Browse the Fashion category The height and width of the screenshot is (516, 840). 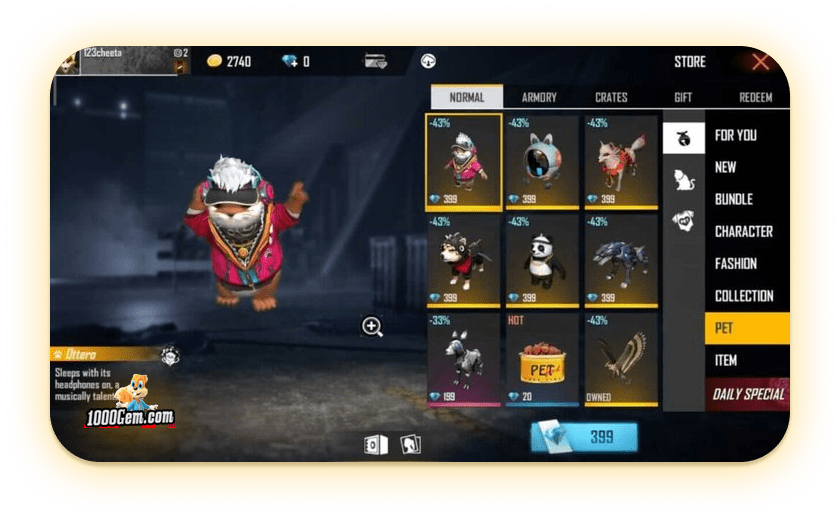click(736, 264)
